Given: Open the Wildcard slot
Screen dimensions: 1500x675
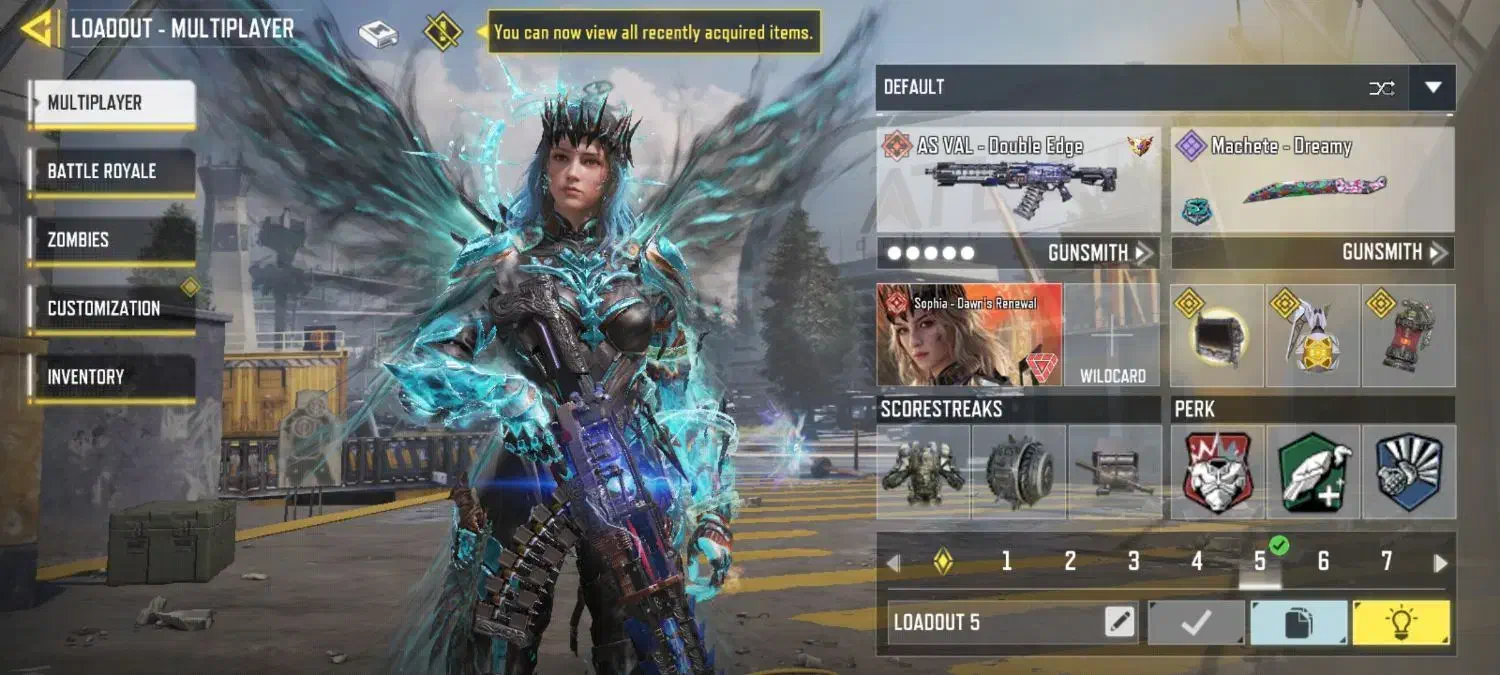Looking at the screenshot, I should point(1112,335).
